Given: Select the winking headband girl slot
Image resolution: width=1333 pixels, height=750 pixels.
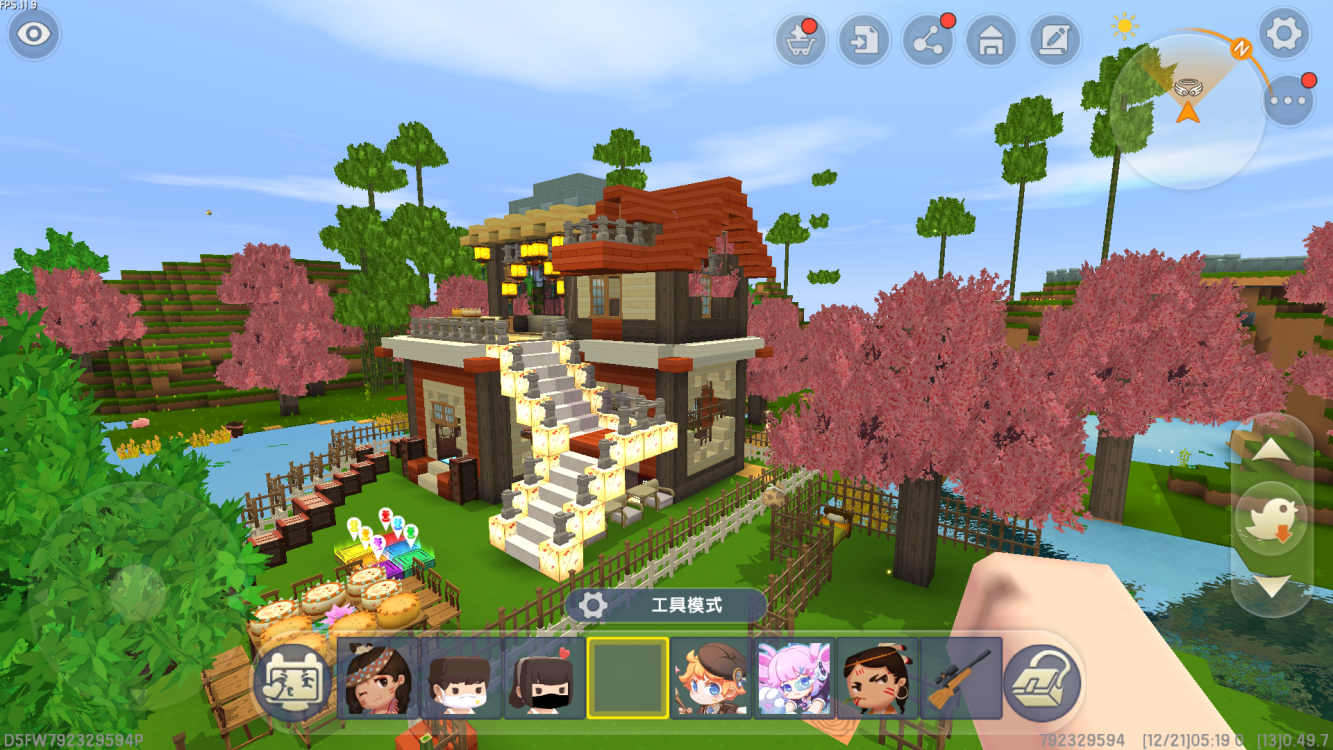Looking at the screenshot, I should 377,678.
